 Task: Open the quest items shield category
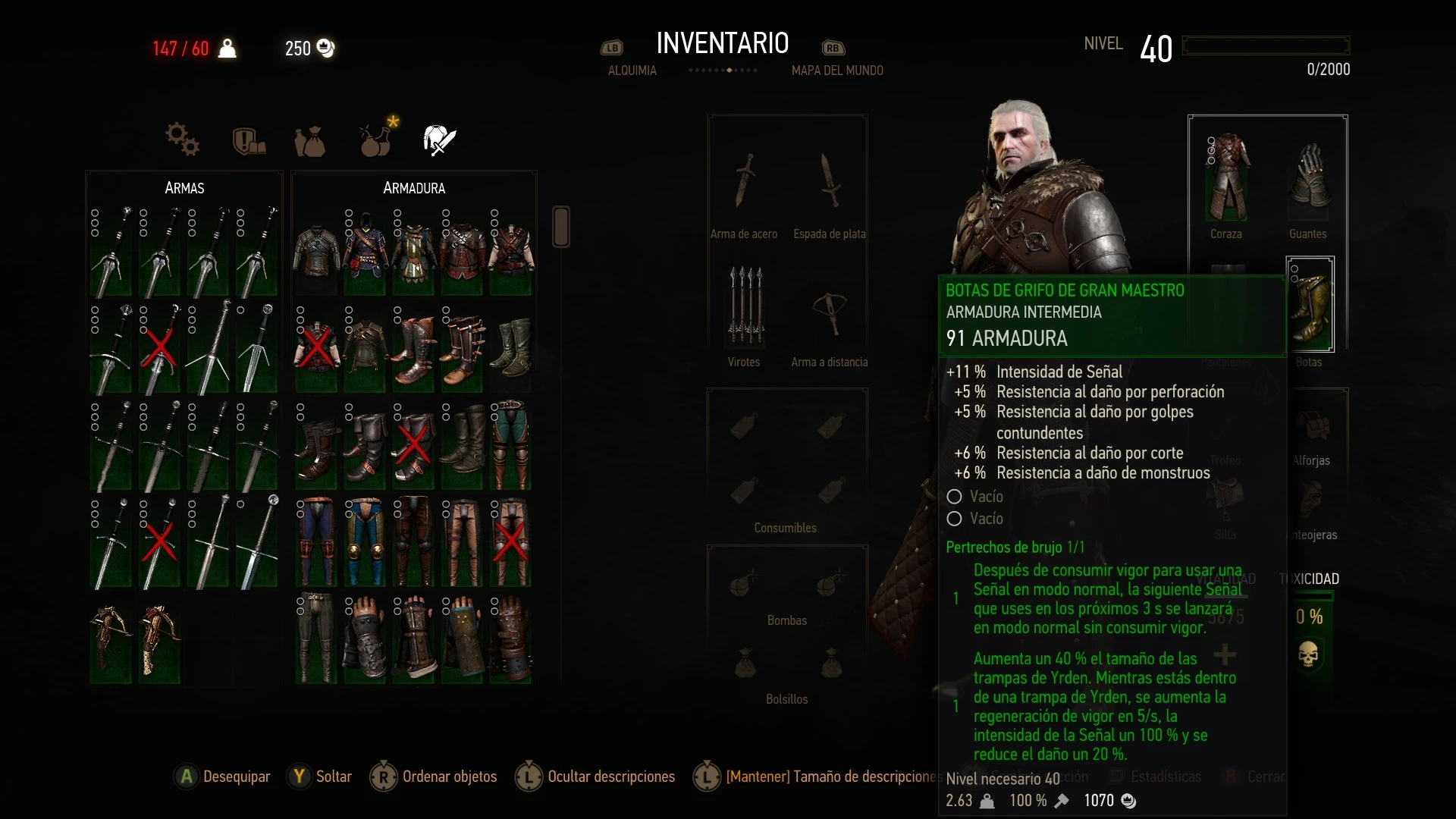[248, 140]
